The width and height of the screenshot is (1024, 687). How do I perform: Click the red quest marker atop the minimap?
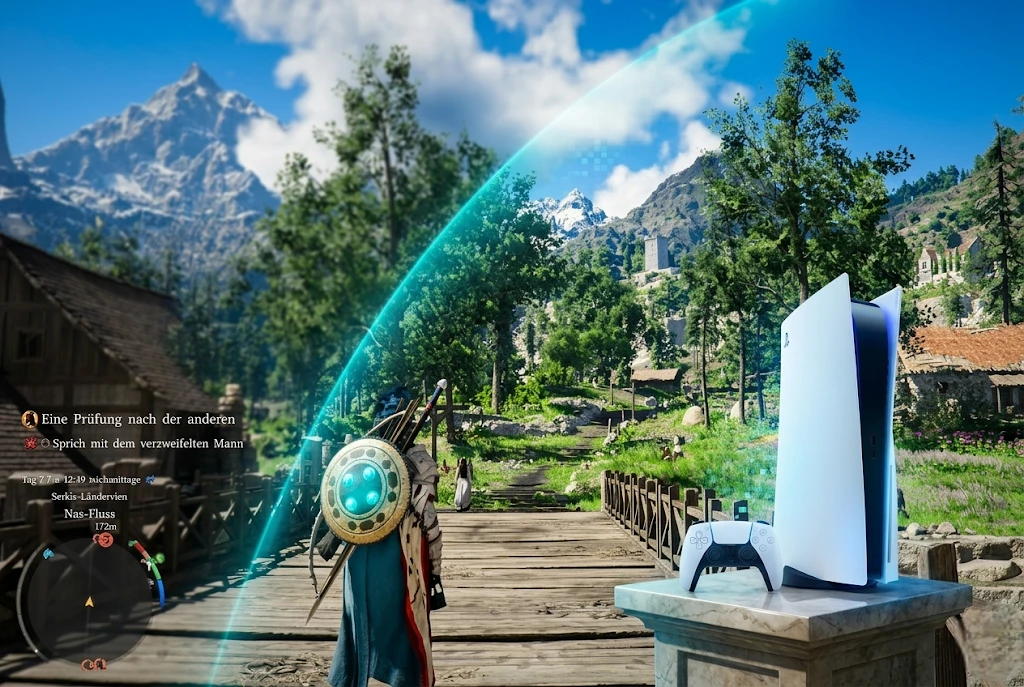(x=102, y=540)
